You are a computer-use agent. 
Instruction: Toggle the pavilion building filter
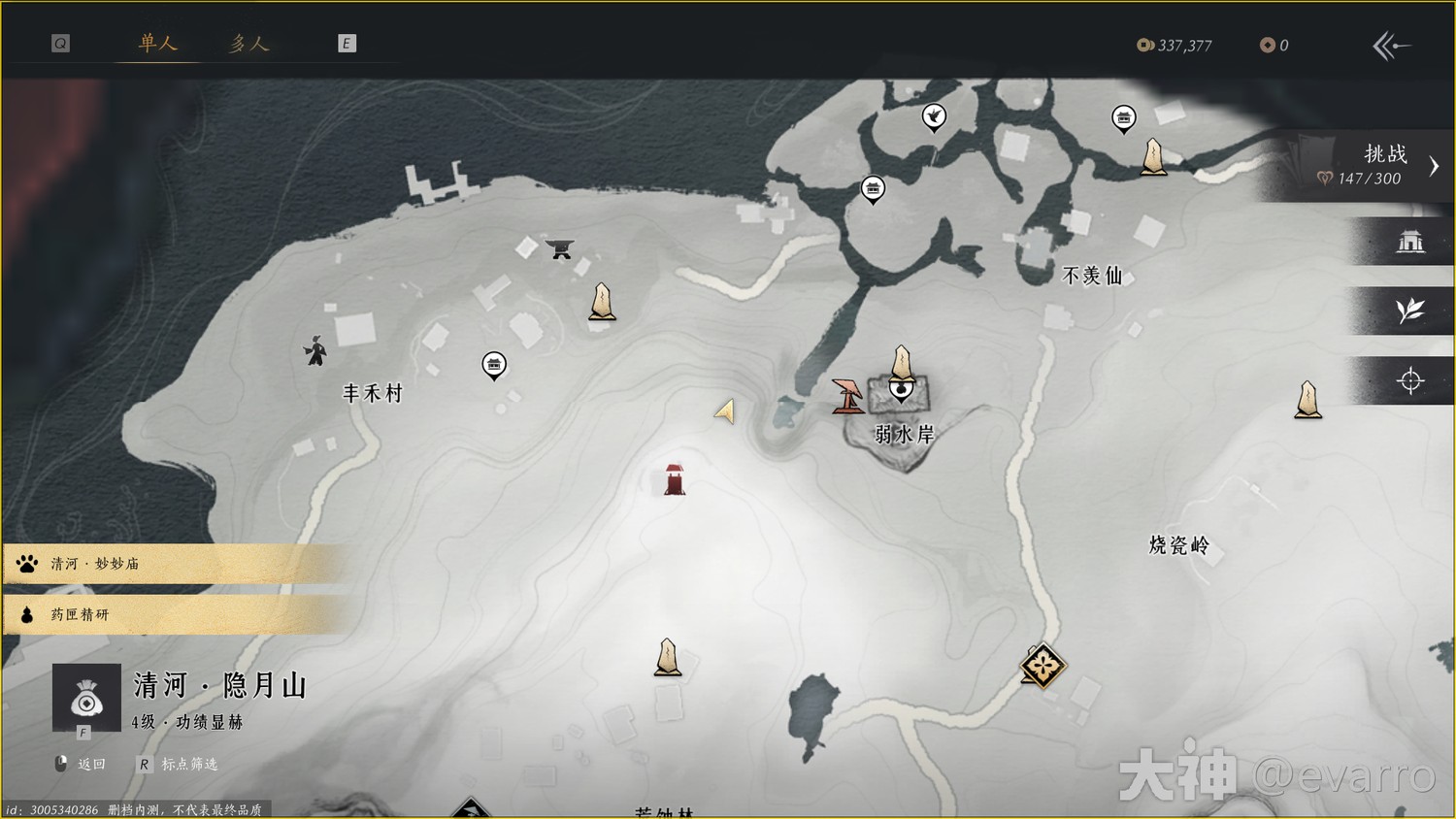point(1409,241)
